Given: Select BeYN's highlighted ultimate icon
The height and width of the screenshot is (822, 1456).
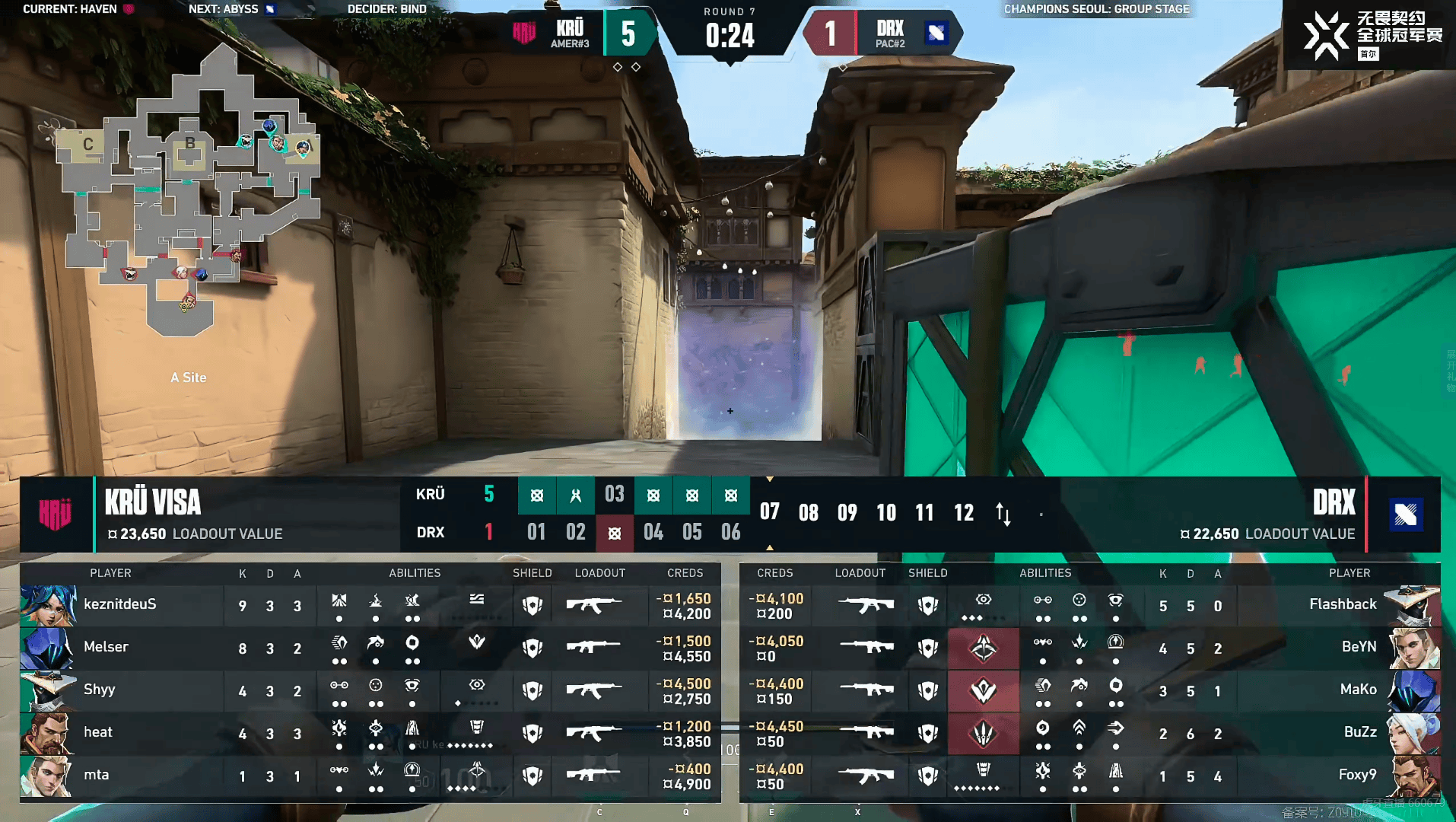Looking at the screenshot, I should point(983,648).
